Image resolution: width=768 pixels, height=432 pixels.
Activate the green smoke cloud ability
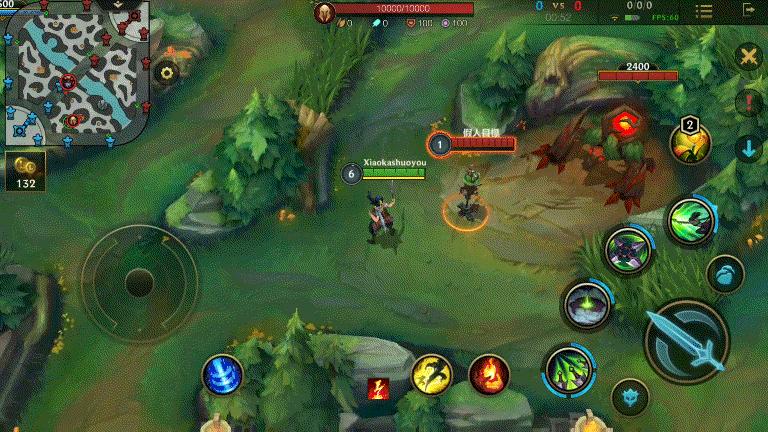coord(586,303)
